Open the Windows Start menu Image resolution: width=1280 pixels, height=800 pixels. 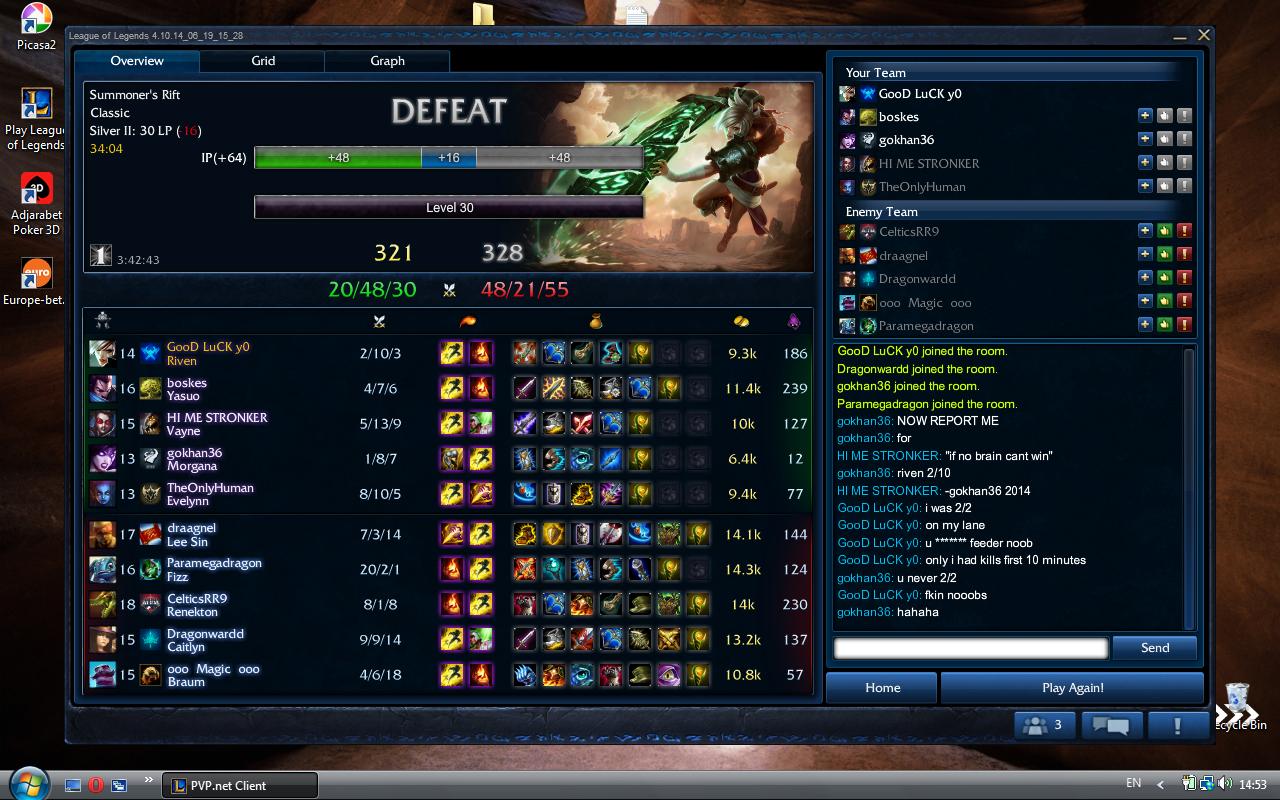point(28,783)
